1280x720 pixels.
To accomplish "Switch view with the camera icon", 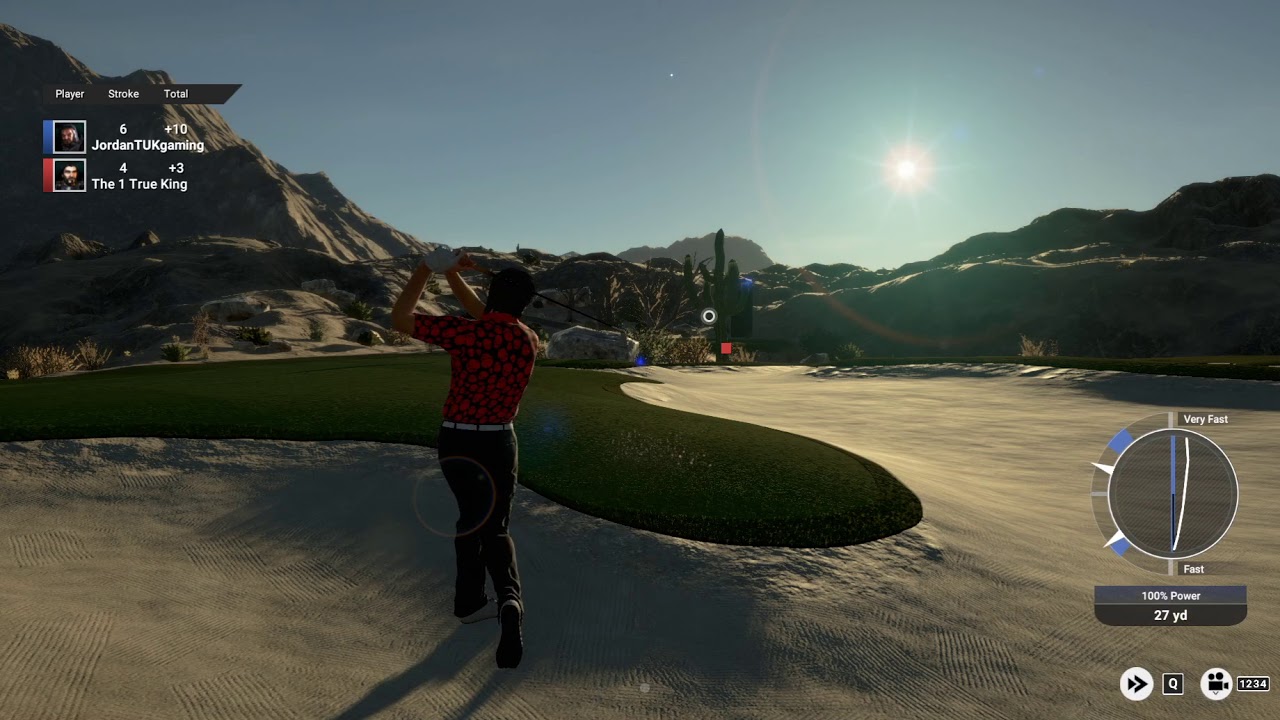I will (1215, 684).
